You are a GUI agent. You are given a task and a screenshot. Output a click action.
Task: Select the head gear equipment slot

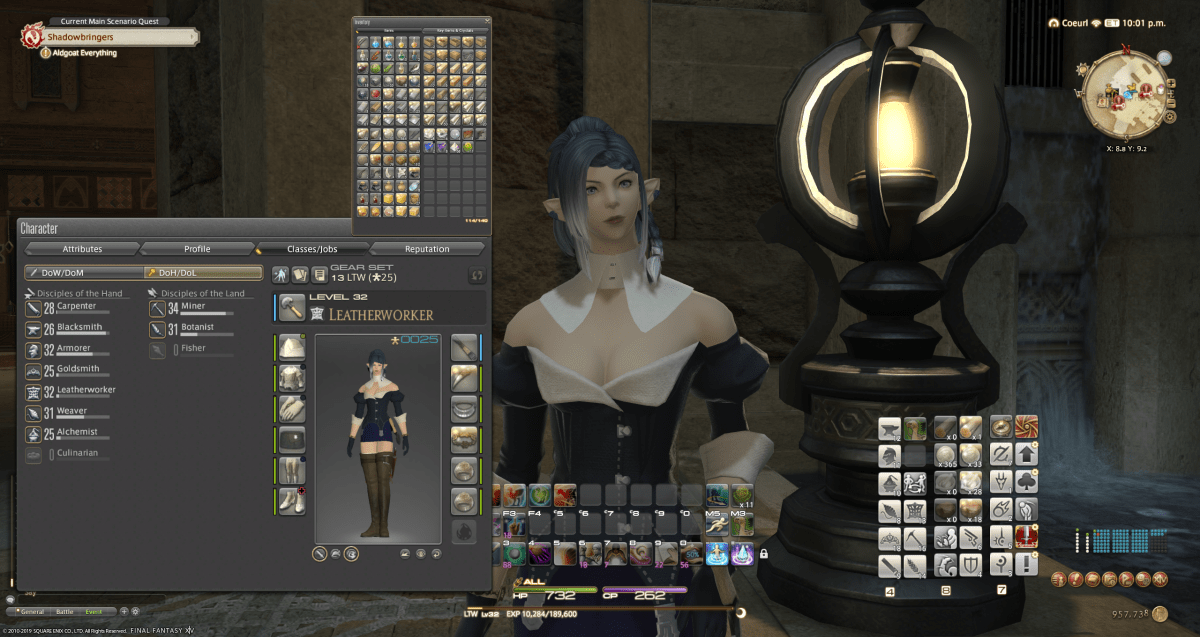(x=292, y=347)
